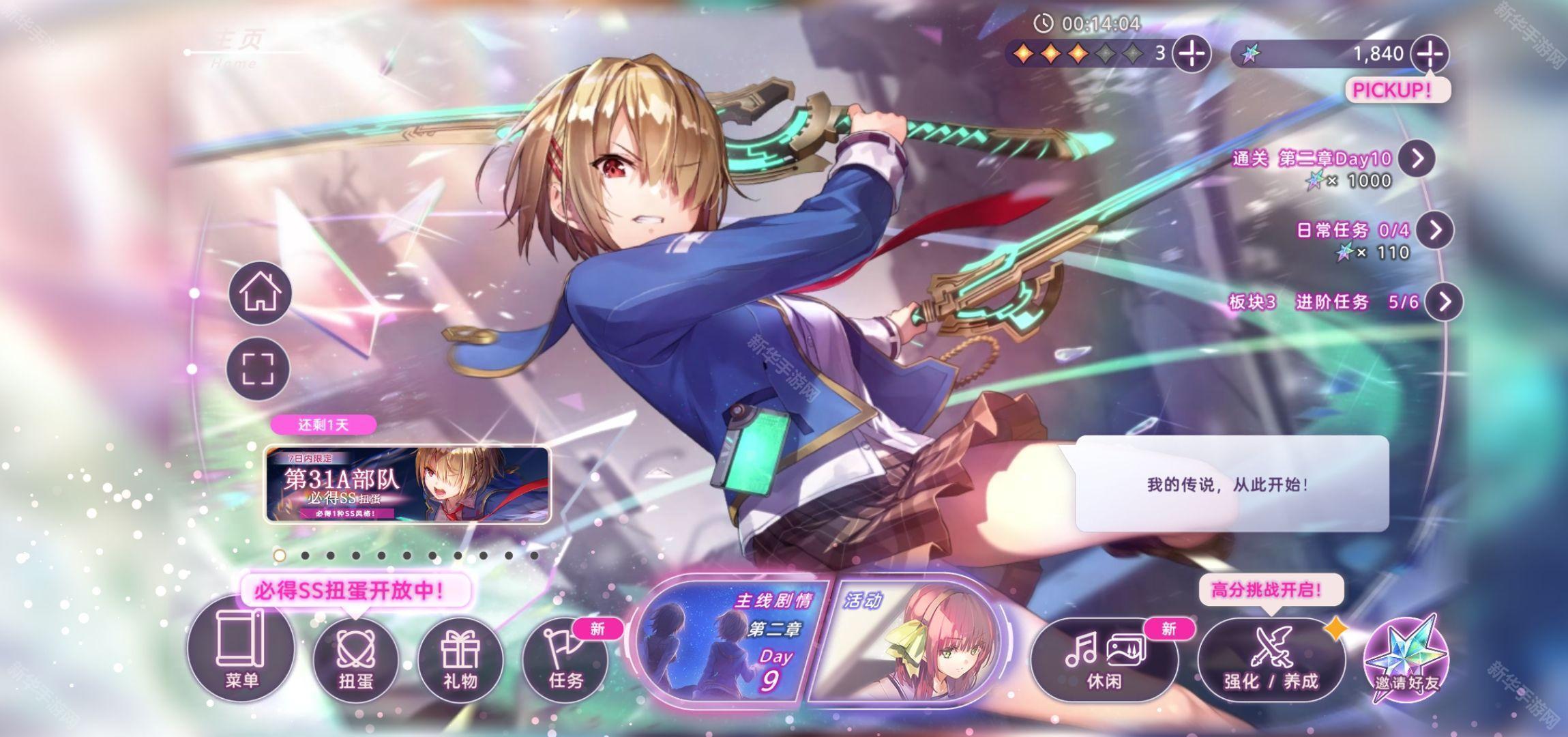This screenshot has width=1568, height=737.
Task: Open 进阶任务 advanced missions arrow
Action: tap(1445, 302)
